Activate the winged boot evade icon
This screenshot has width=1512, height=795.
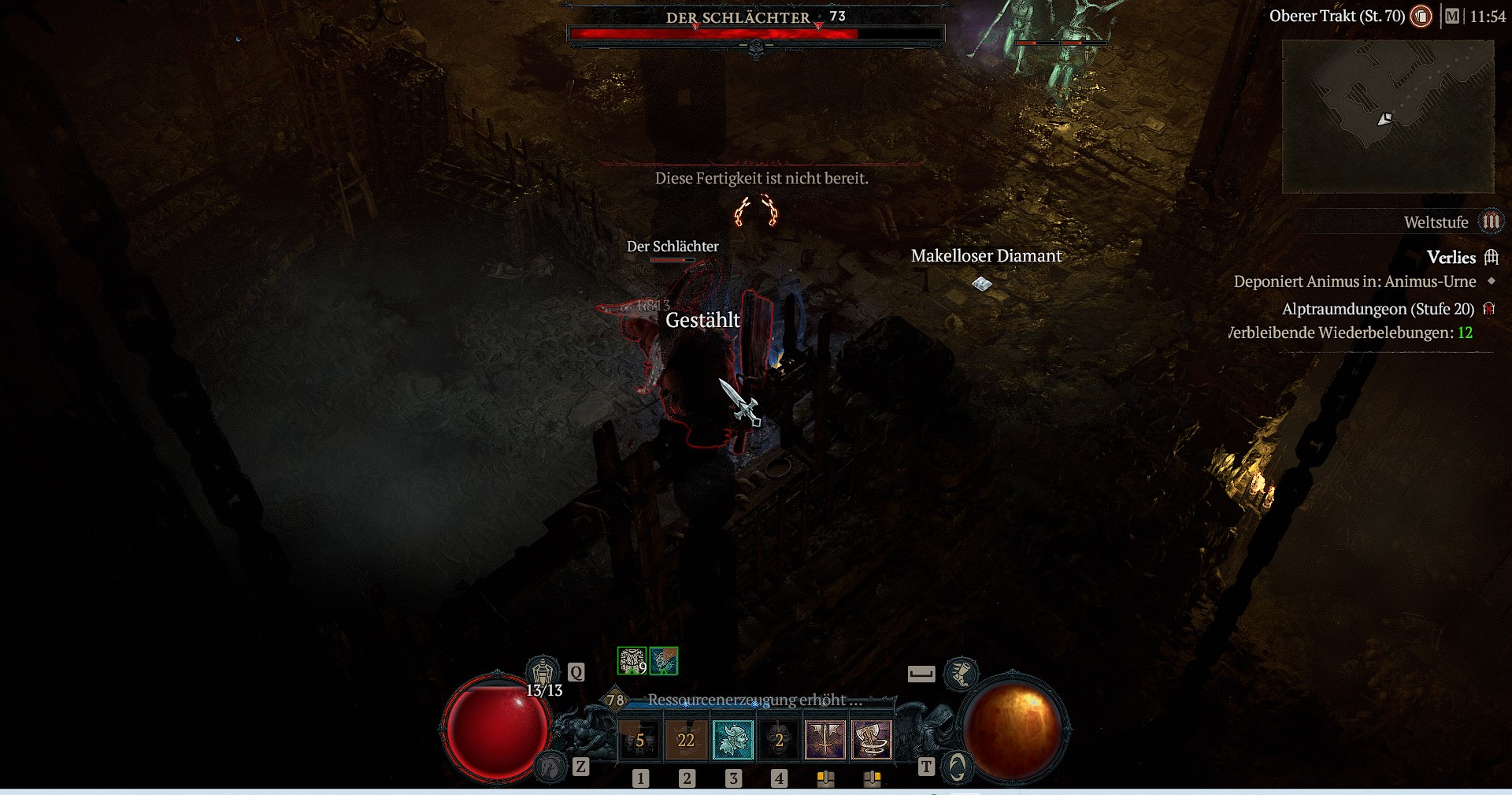961,674
